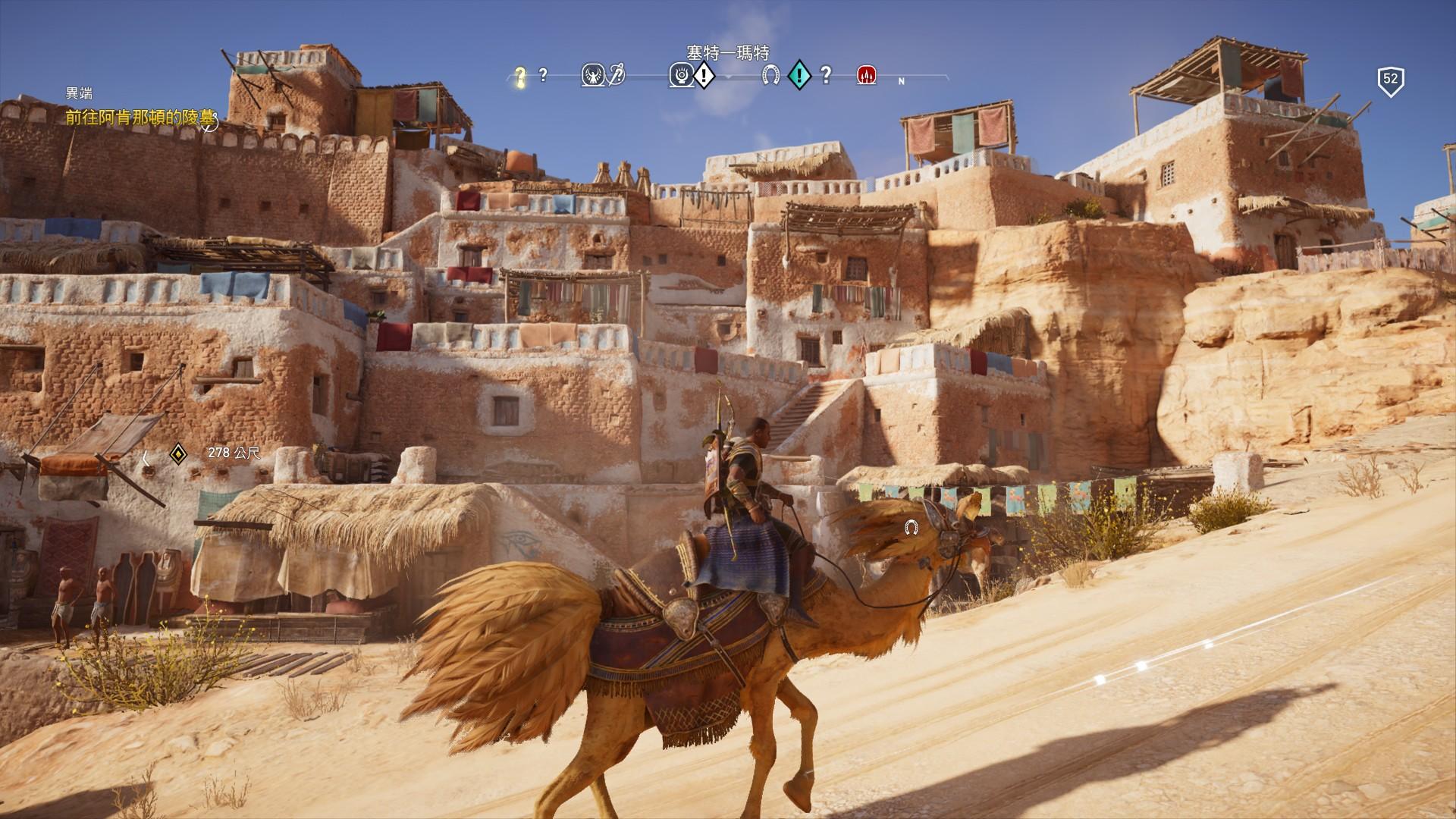Select the glowing yellow question mark on compass
The height and width of the screenshot is (819, 1456).
tap(520, 75)
